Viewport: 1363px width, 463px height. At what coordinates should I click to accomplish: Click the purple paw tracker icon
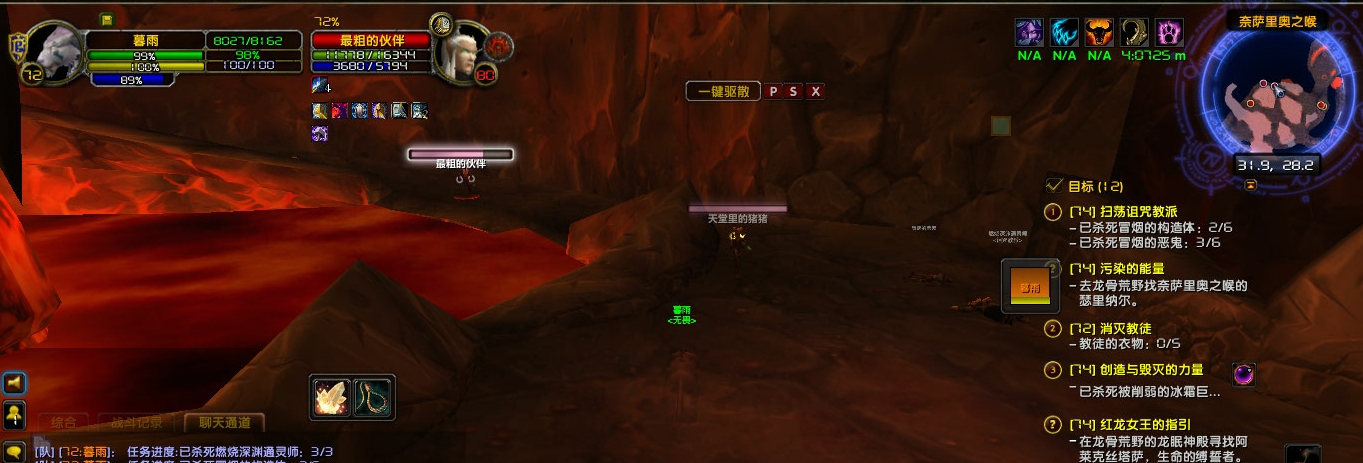(x=1170, y=32)
